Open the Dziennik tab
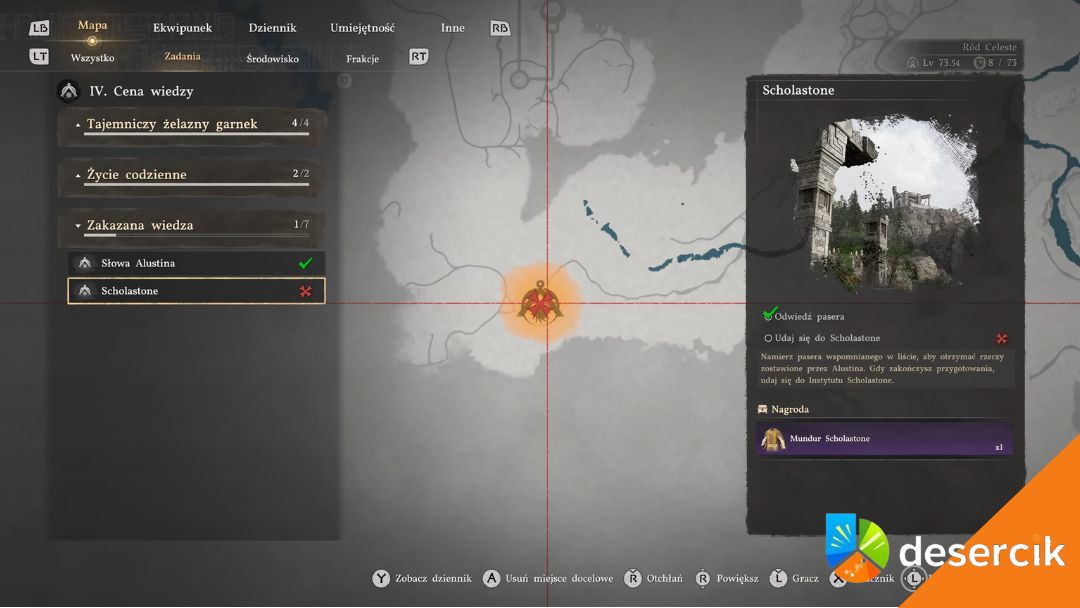The height and width of the screenshot is (608, 1080). 272,28
